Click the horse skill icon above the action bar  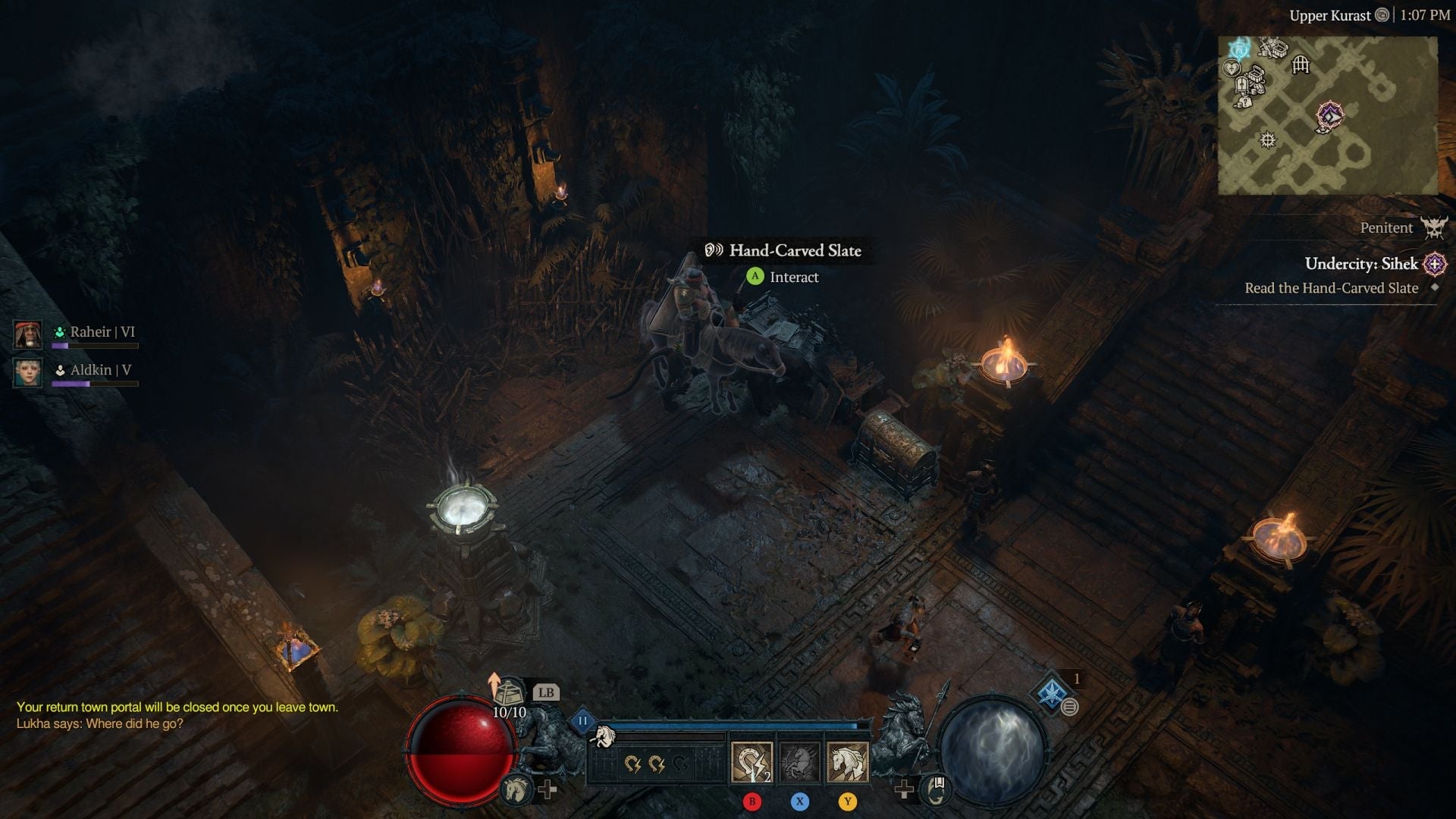606,736
